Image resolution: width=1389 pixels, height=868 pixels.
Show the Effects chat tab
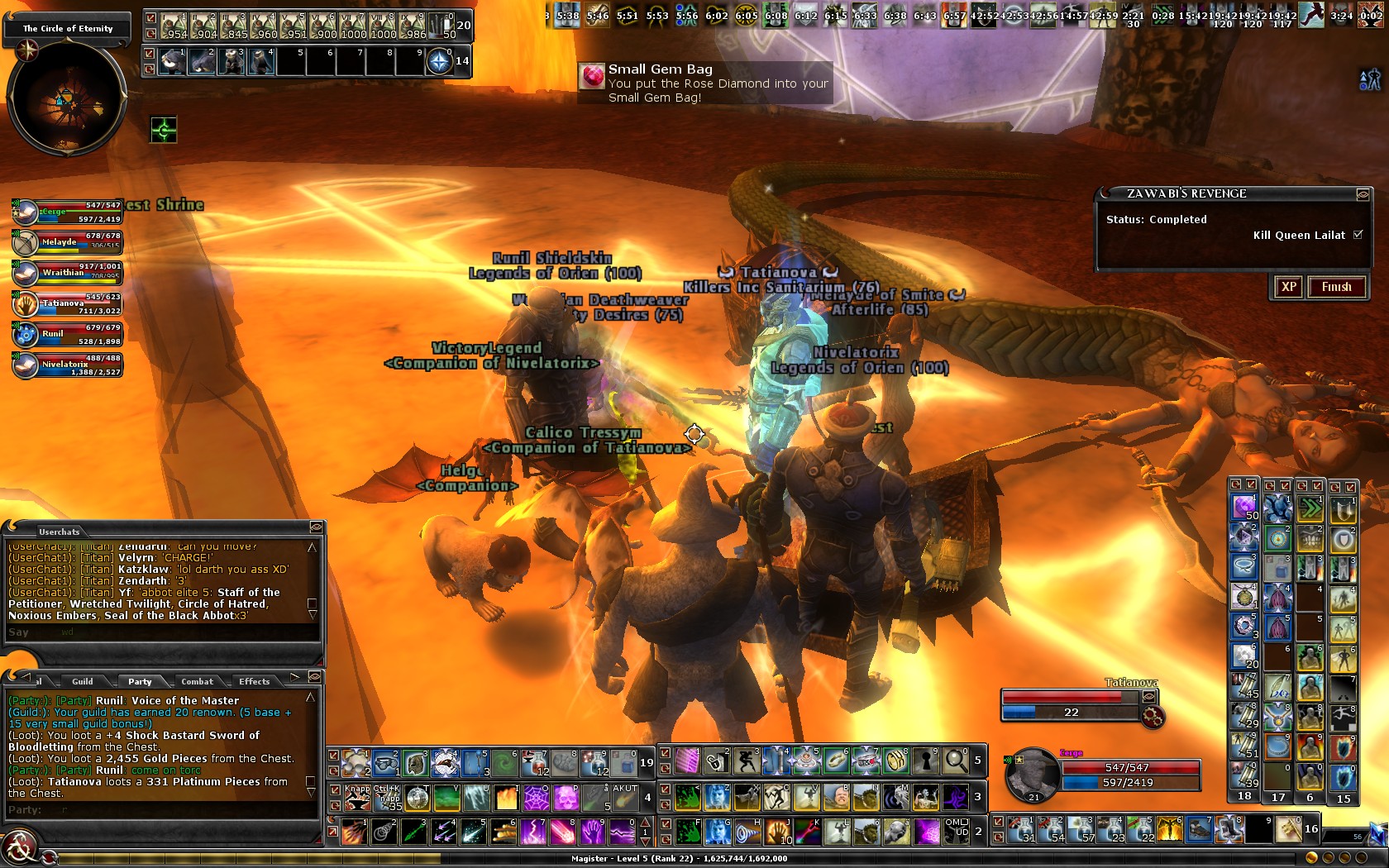(254, 681)
